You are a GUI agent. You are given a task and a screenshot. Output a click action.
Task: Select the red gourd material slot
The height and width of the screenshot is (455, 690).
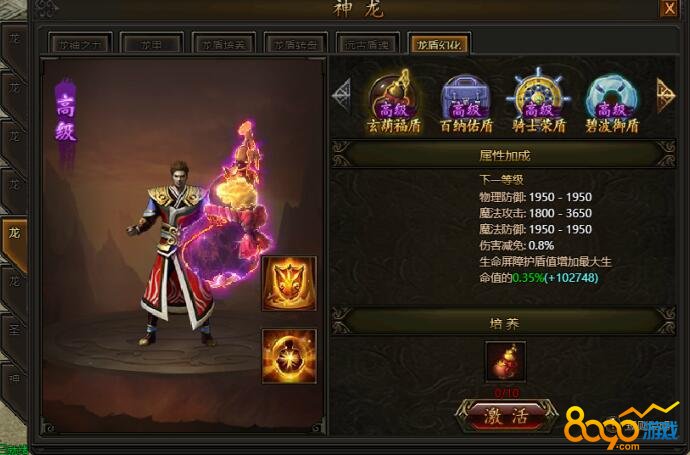[x=506, y=360]
